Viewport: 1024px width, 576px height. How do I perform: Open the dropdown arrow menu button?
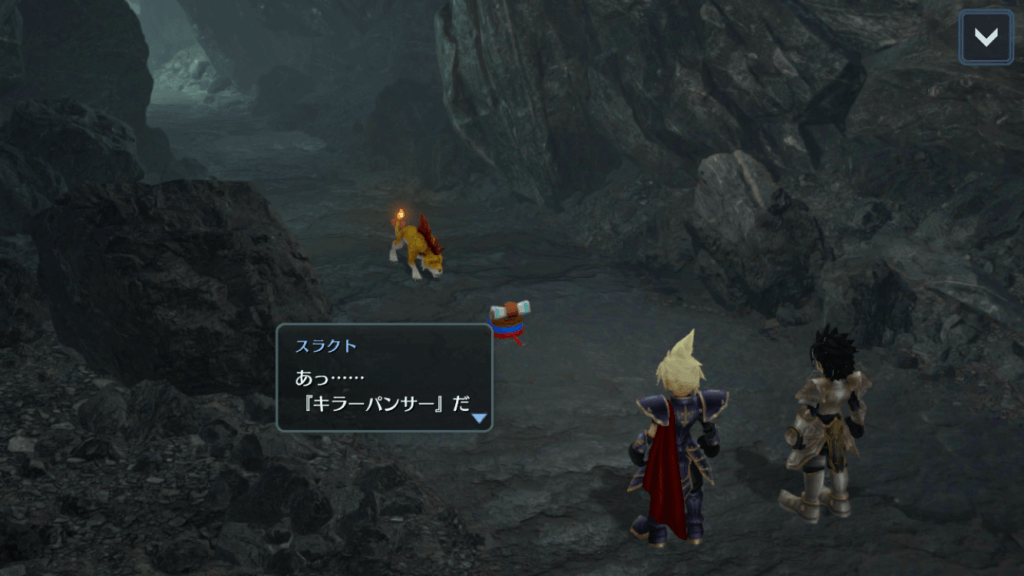985,38
